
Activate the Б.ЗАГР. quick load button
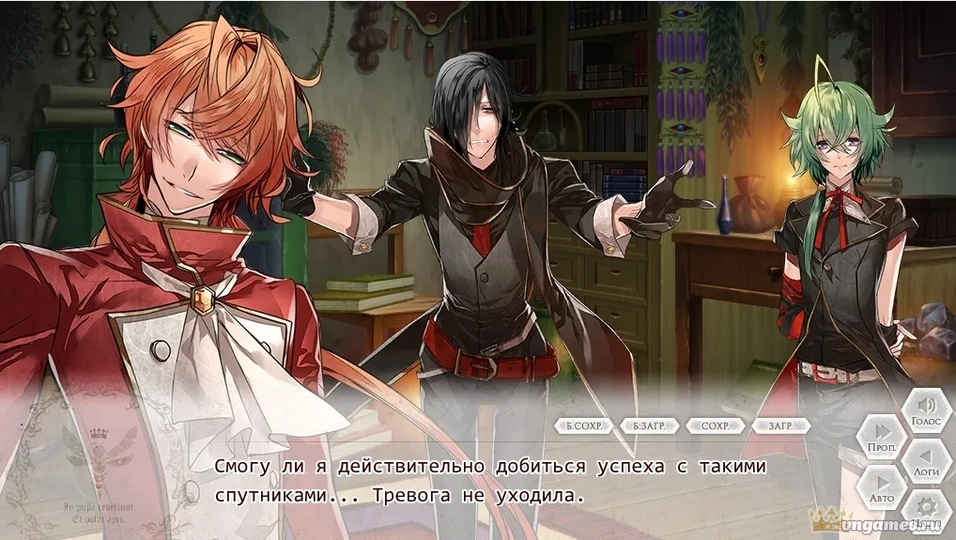click(x=648, y=426)
